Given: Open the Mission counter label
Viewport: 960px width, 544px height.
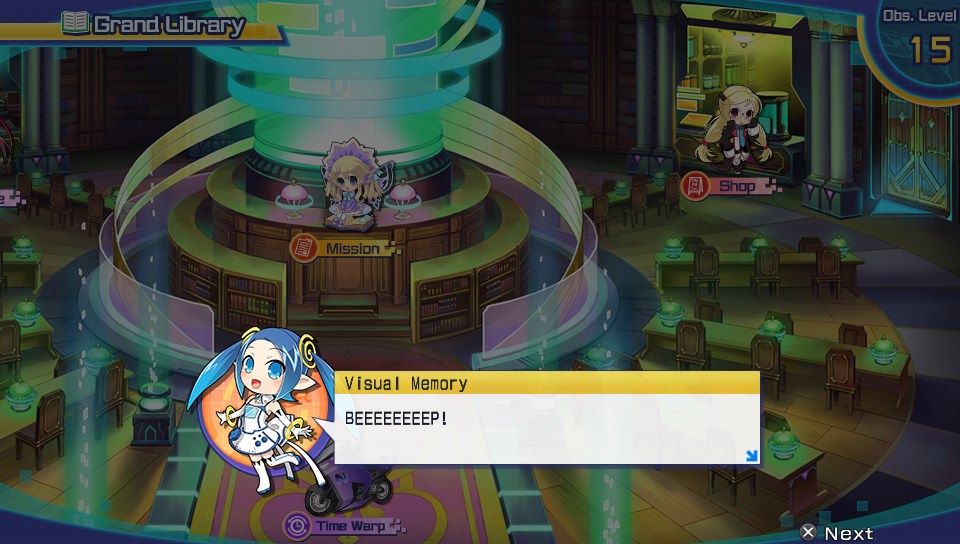Looking at the screenshot, I should pyautogui.click(x=343, y=247).
